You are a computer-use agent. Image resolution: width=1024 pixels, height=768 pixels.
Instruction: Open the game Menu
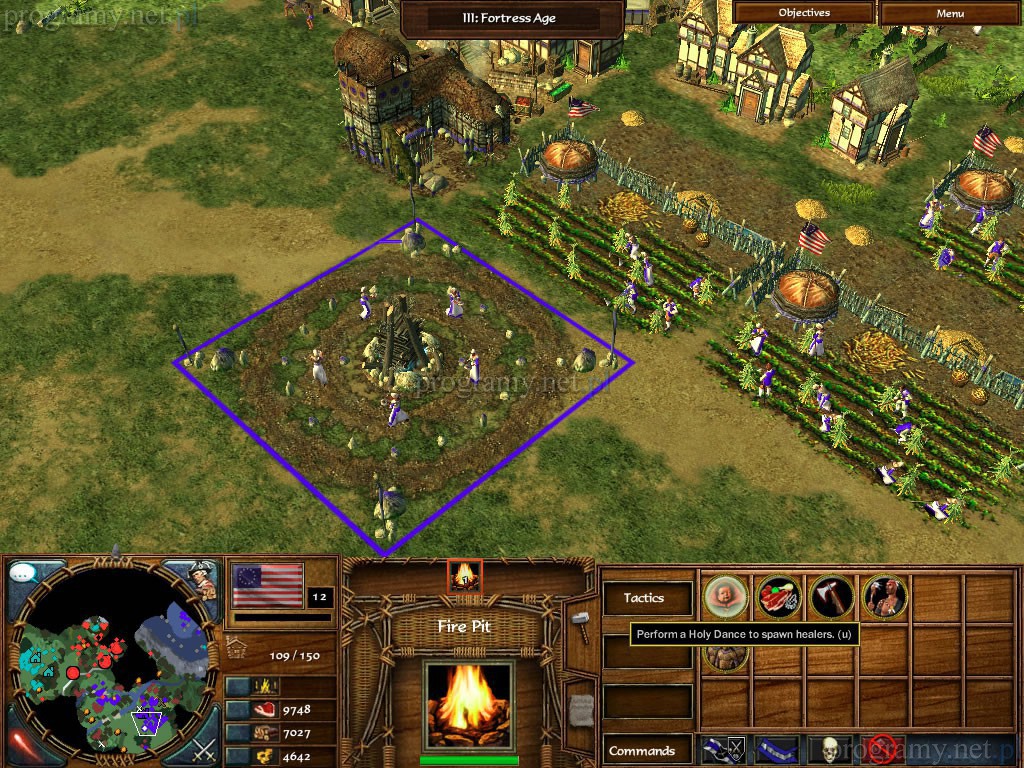pyautogui.click(x=950, y=13)
